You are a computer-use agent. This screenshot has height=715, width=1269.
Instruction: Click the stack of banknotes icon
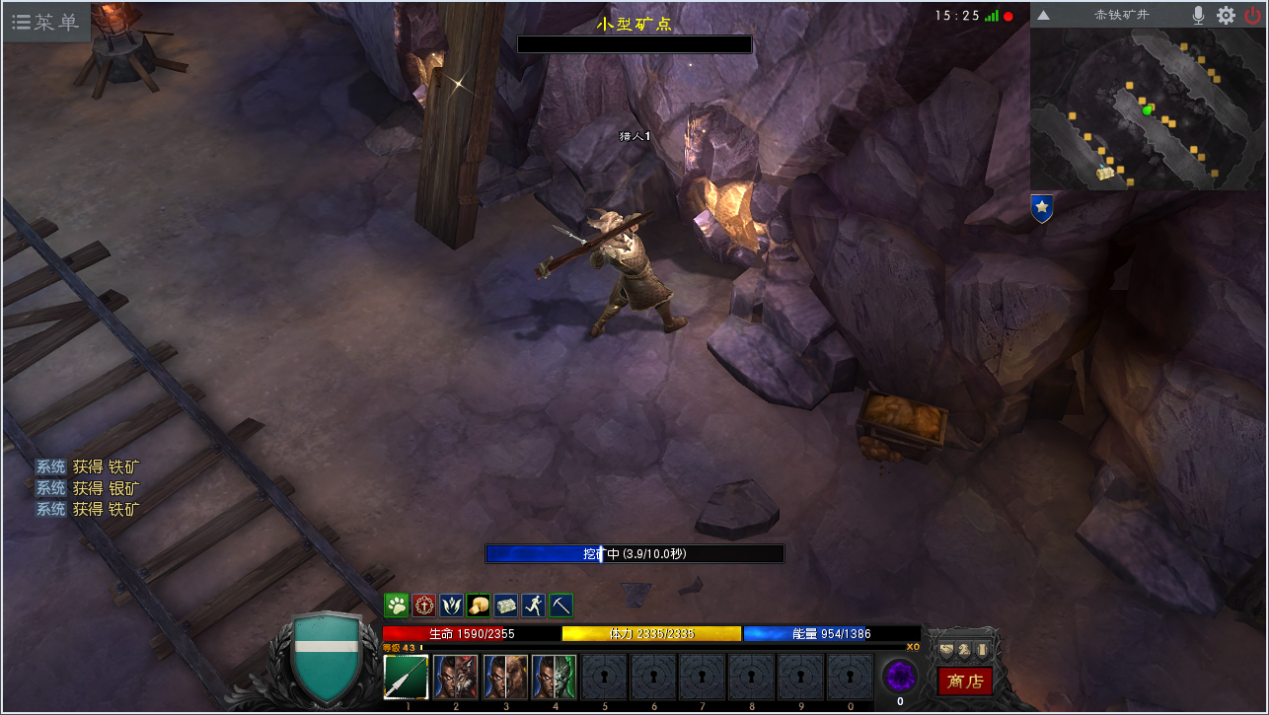click(506, 605)
